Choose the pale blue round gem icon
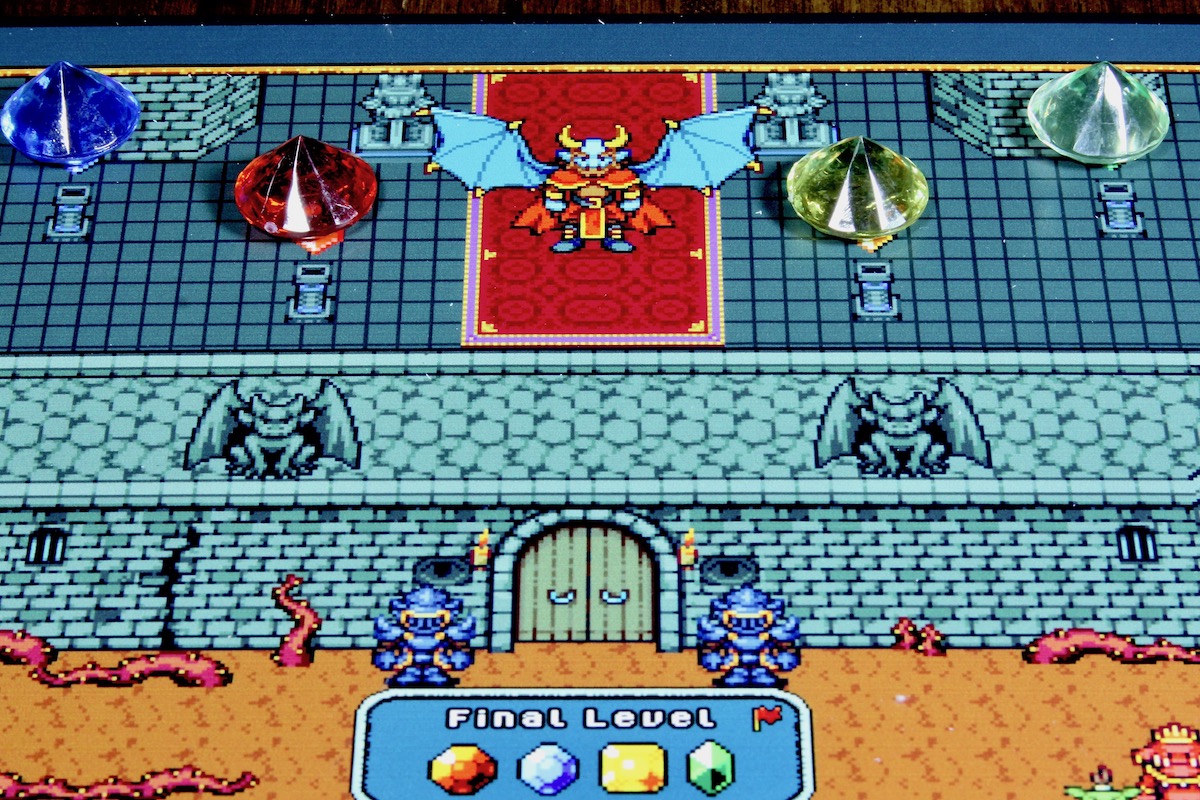The width and height of the screenshot is (1200, 800). coord(549,769)
